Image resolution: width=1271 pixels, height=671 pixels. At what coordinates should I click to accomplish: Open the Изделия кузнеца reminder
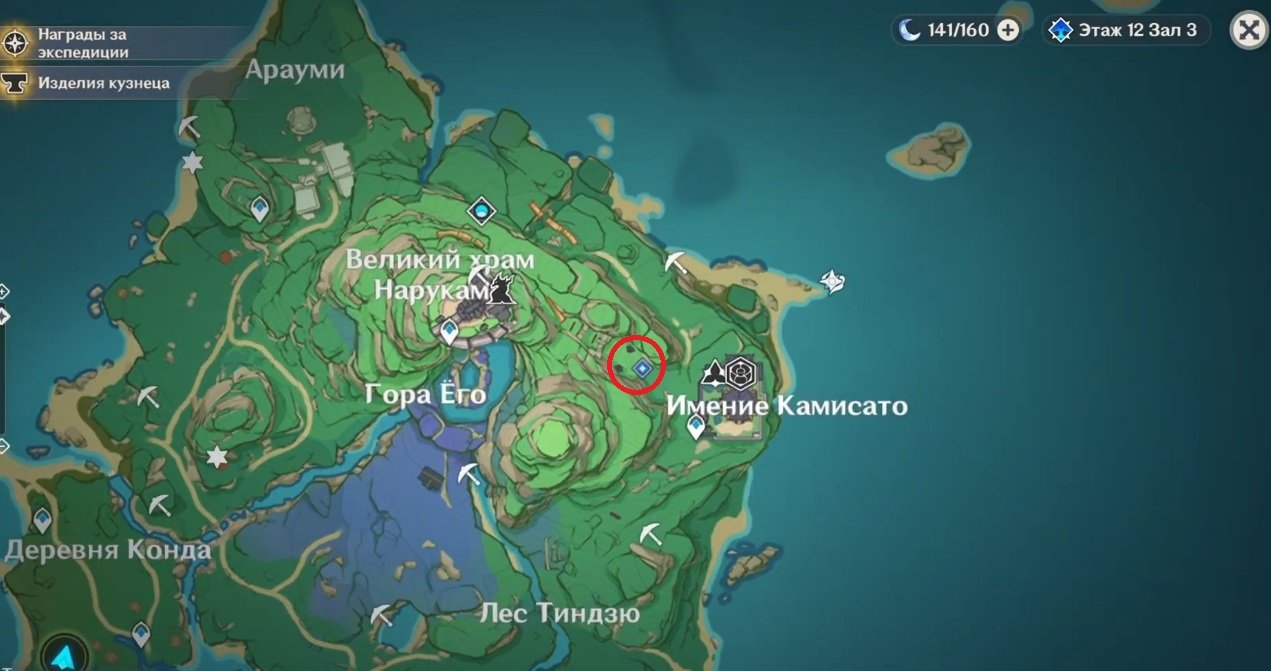103,83
